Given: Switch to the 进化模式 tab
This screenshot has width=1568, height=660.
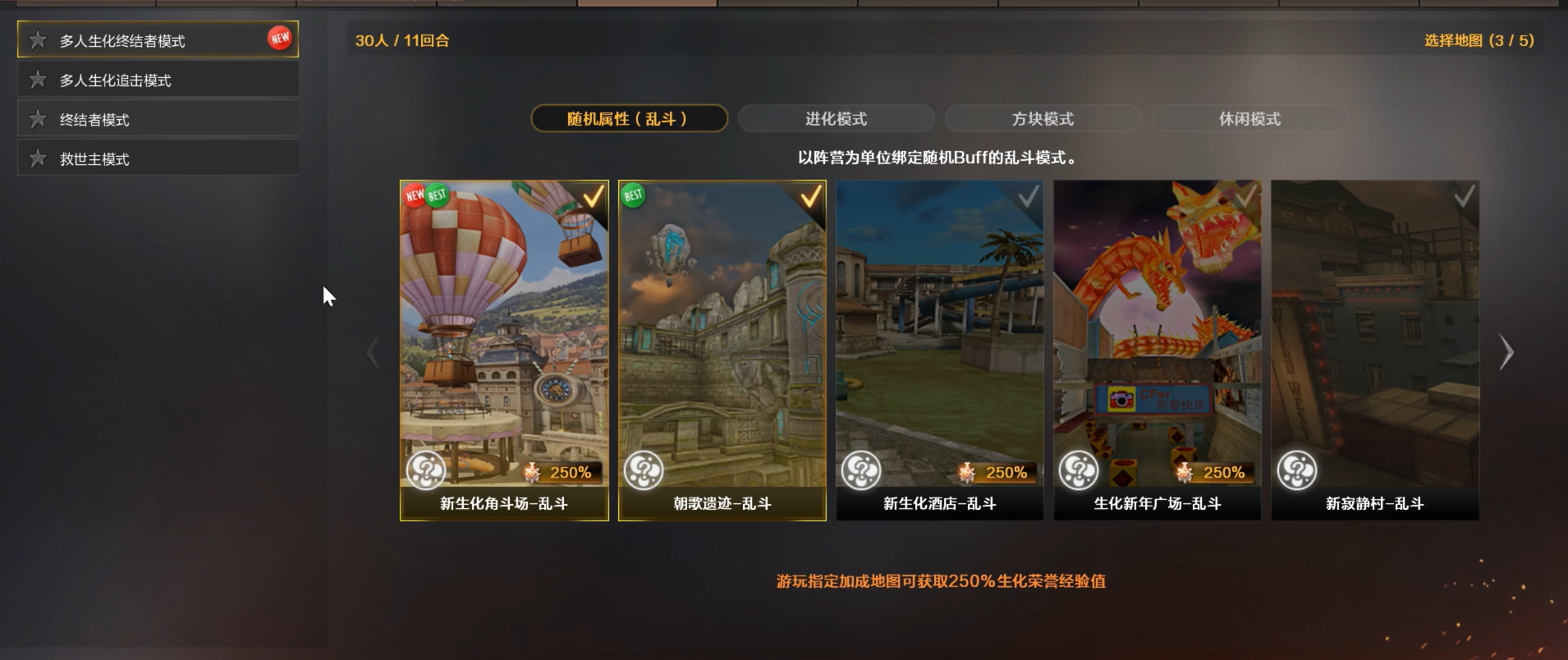Looking at the screenshot, I should (x=836, y=118).
